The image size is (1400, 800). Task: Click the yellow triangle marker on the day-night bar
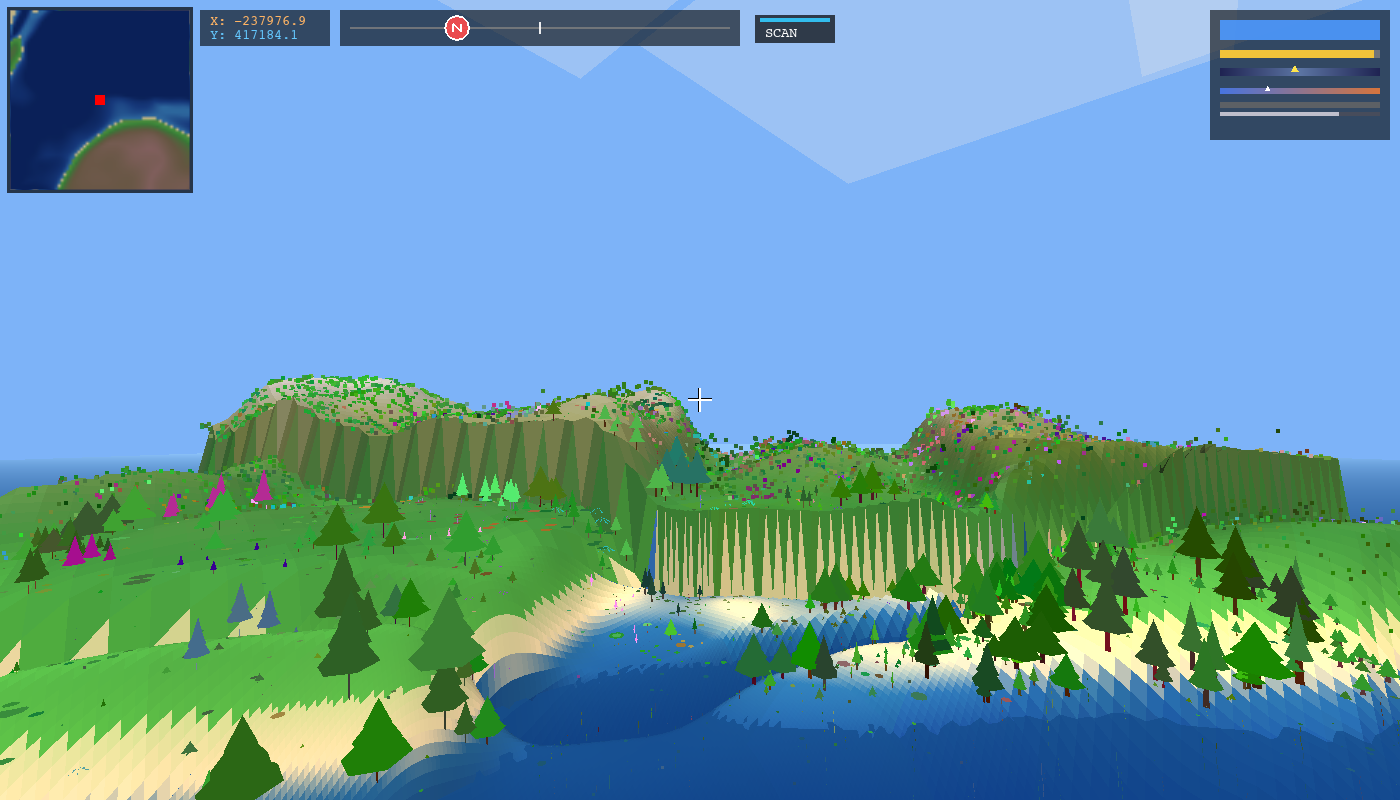coord(1294,69)
